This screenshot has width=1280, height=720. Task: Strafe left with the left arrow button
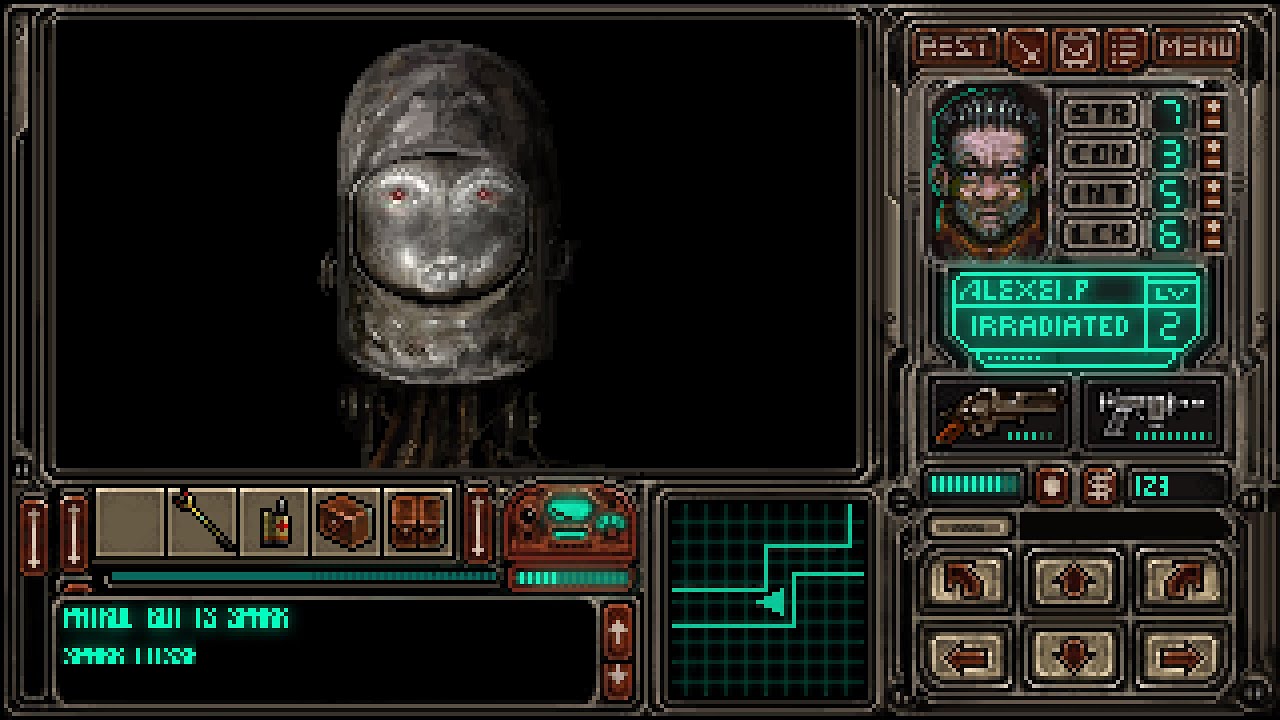coord(966,657)
